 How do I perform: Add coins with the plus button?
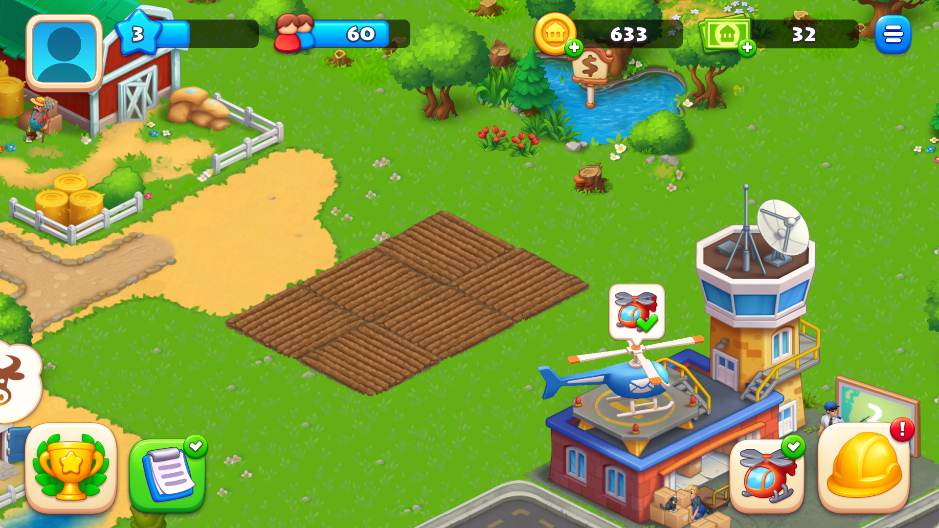coord(573,47)
